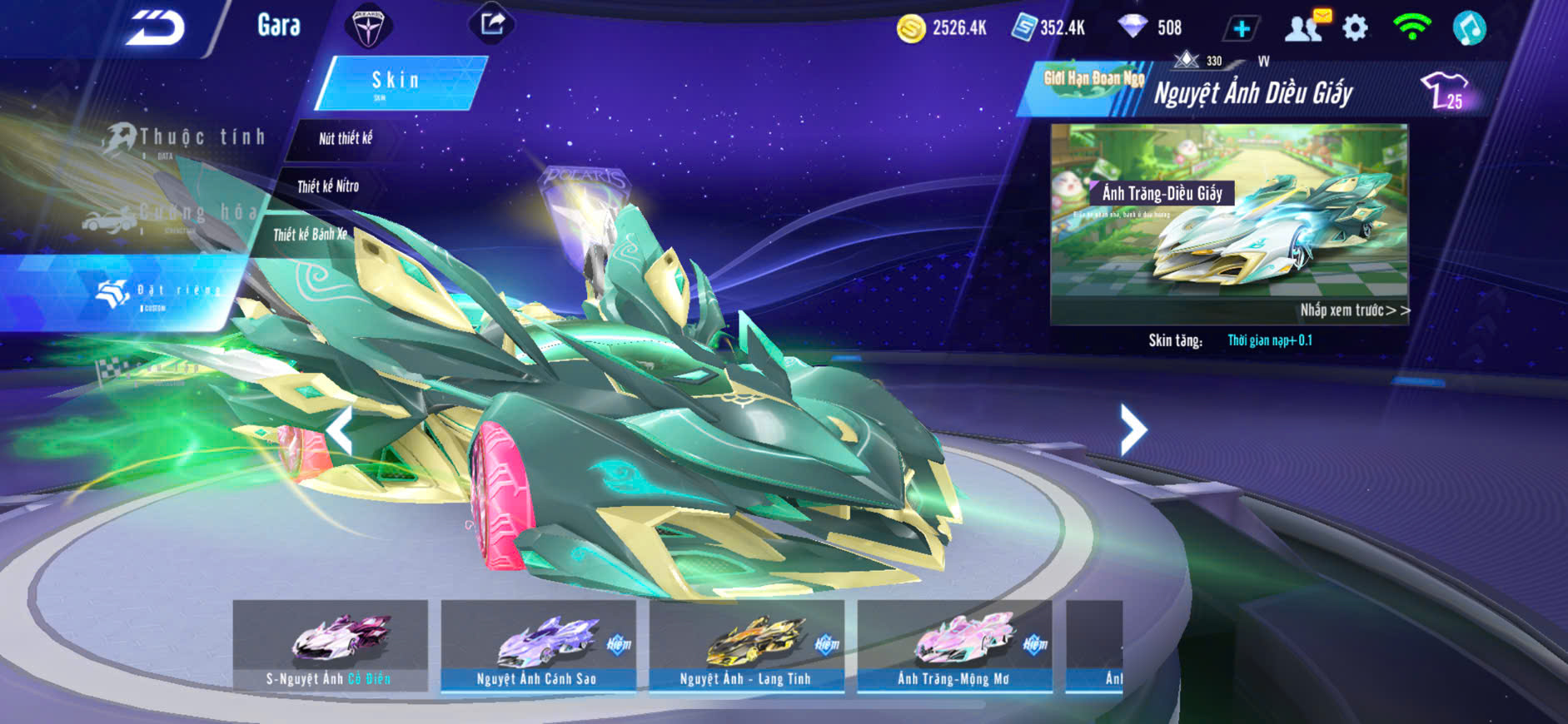
Task: Open the gear settings icon
Action: [x=1355, y=28]
